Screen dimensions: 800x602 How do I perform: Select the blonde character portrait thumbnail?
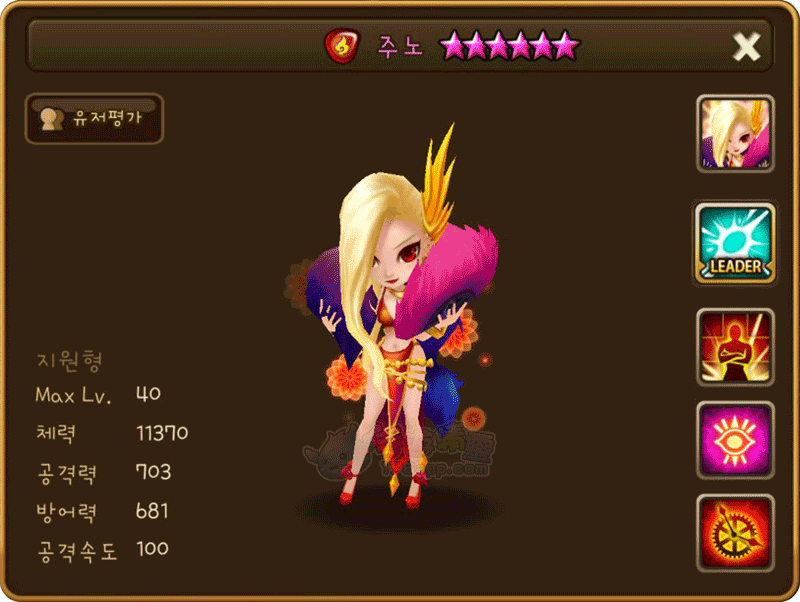click(735, 135)
